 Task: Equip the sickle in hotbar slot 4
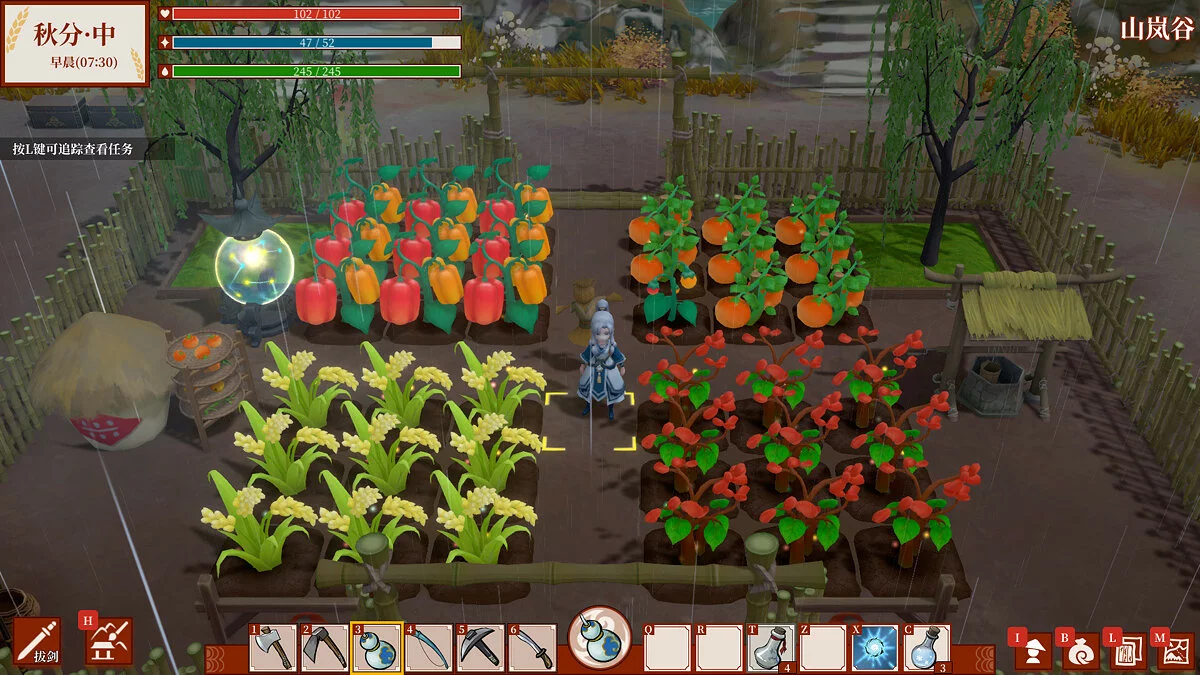429,648
